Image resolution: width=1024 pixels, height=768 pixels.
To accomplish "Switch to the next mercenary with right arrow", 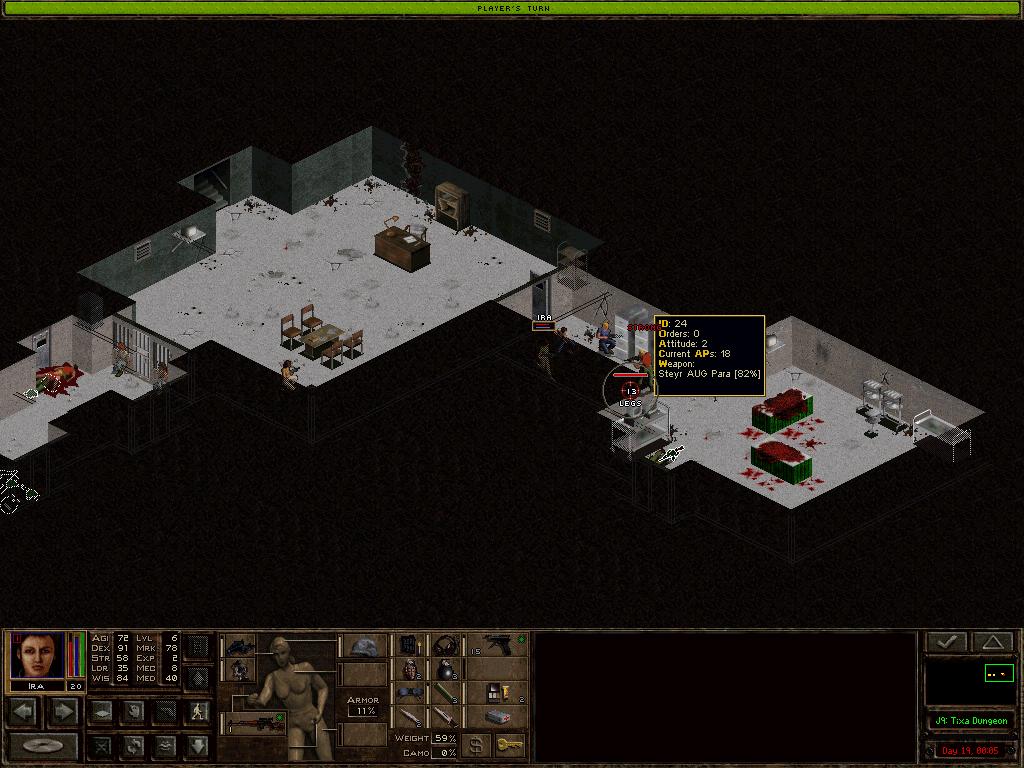I will coord(62,712).
